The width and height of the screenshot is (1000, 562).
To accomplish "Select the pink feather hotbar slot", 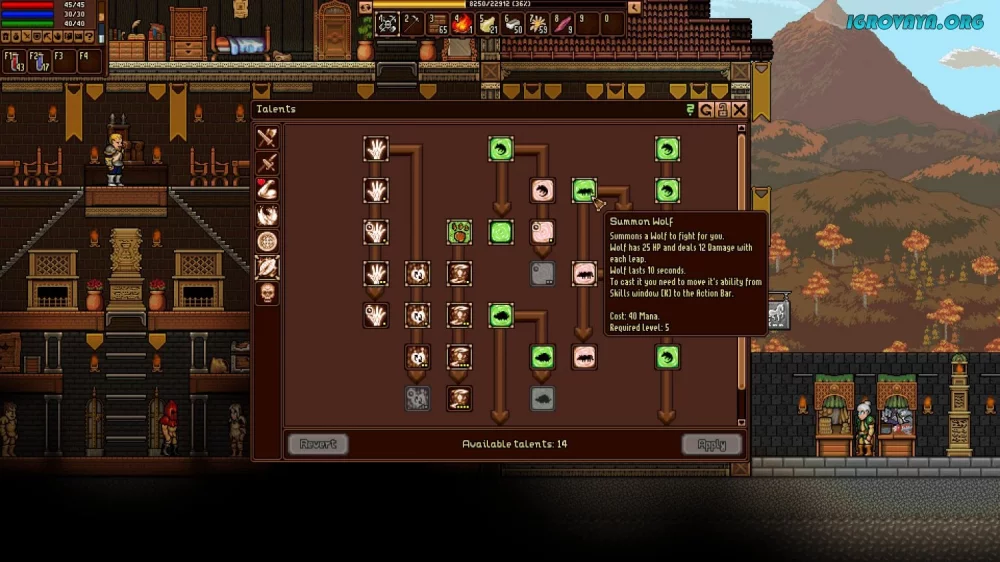I will pyautogui.click(x=563, y=23).
